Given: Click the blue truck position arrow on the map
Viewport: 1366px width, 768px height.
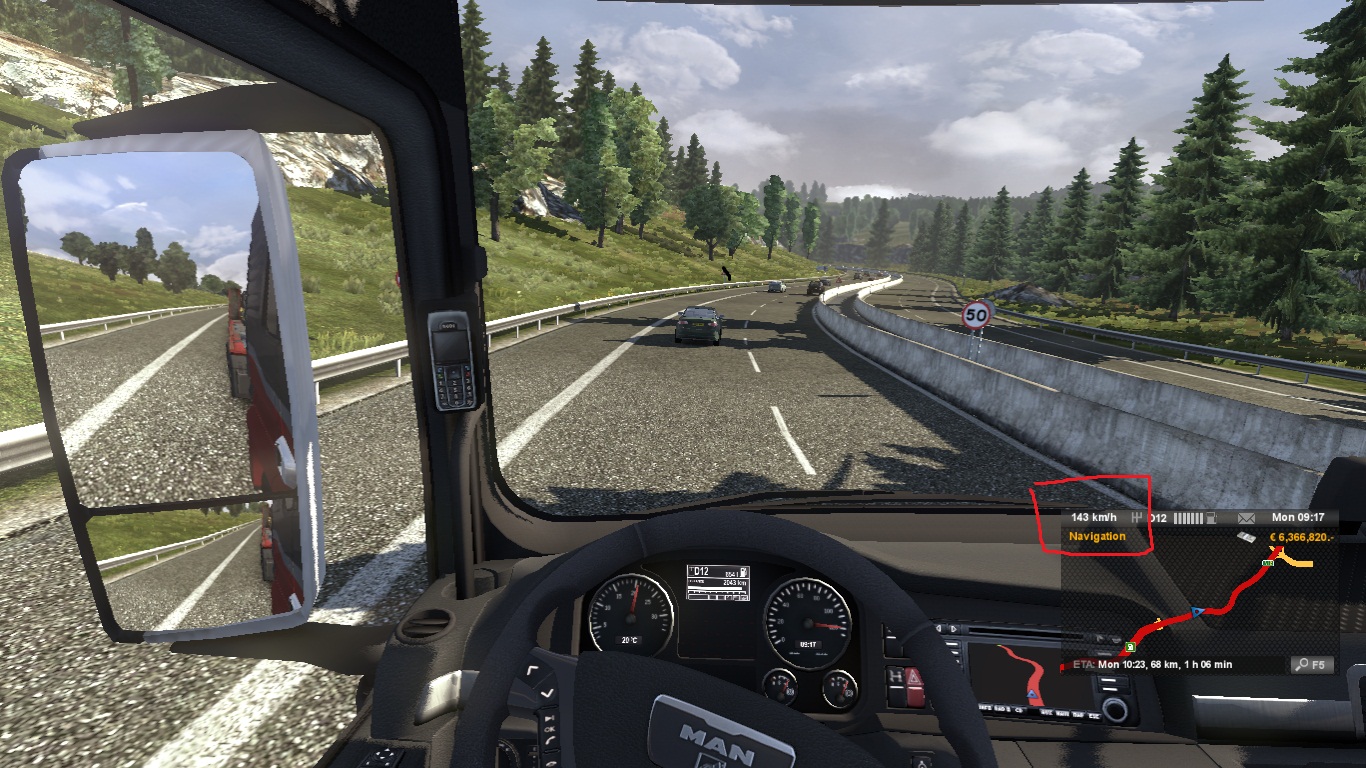Looking at the screenshot, I should tap(1197, 612).
